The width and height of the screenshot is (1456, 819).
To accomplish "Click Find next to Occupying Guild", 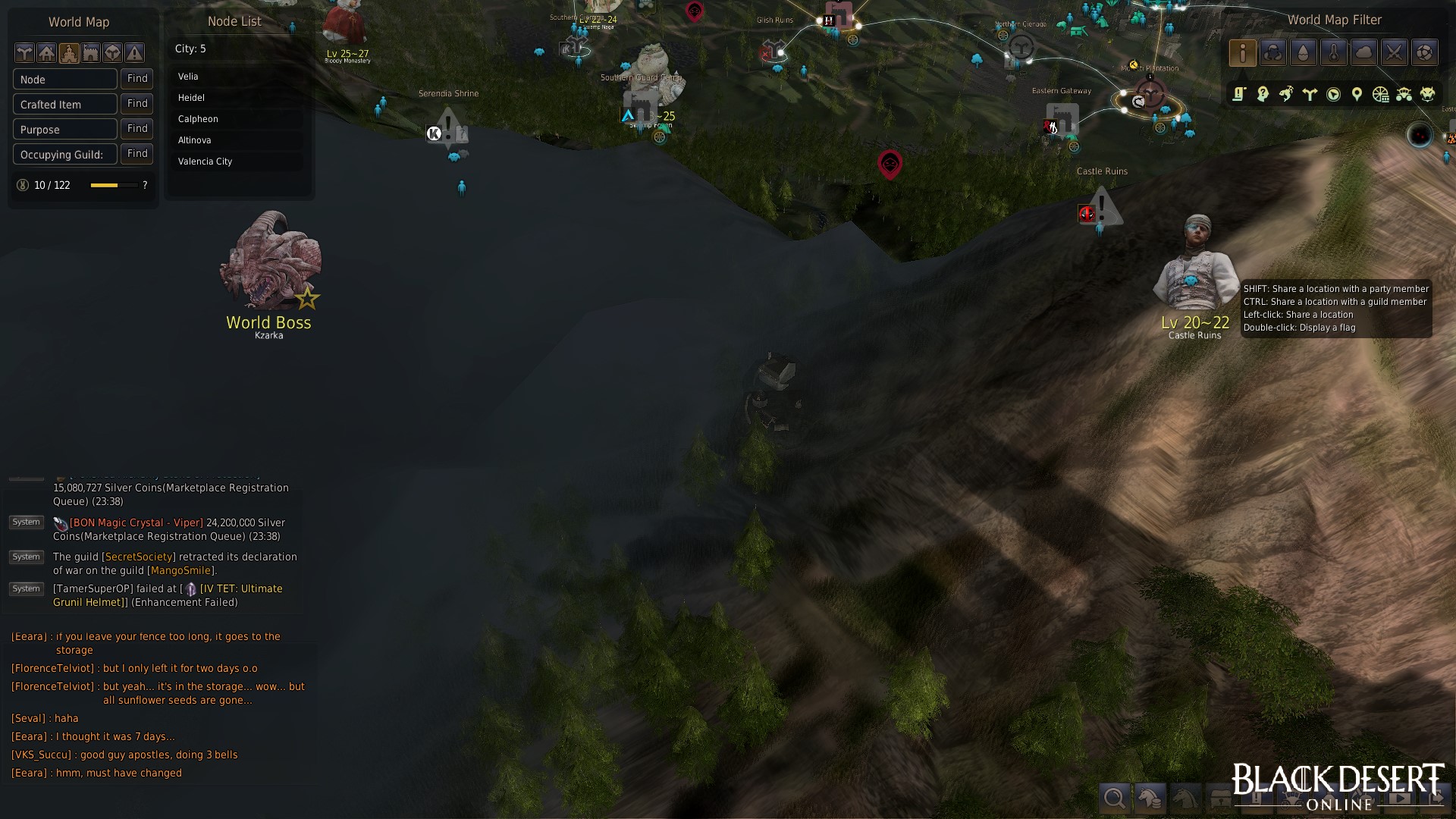I will tap(136, 154).
